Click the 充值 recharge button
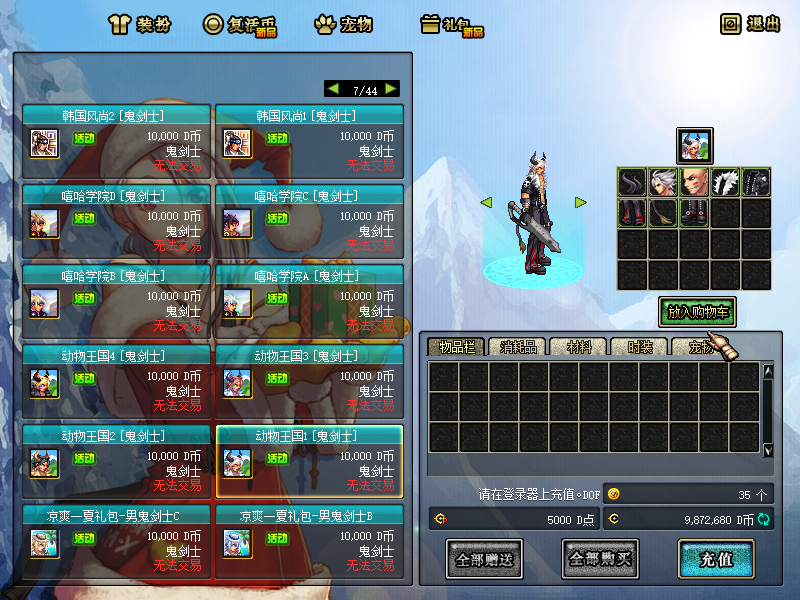Screen dimensions: 800x600 click(715, 559)
